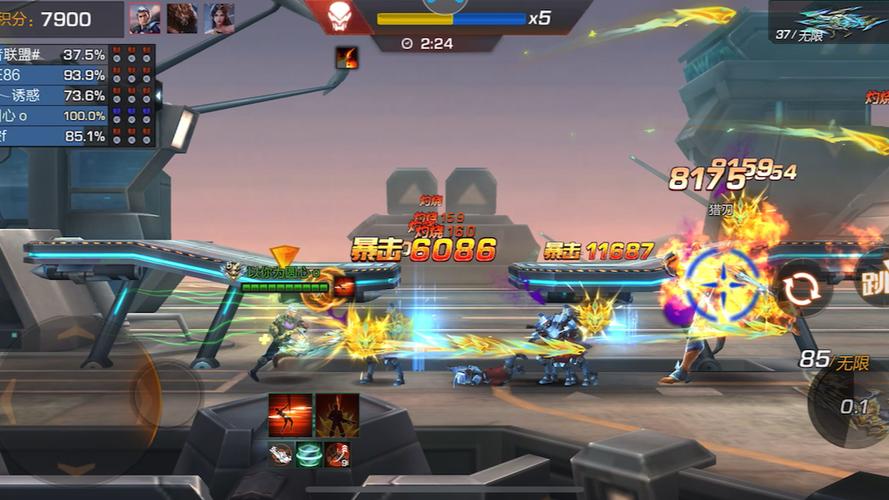Tap the jump button at right edge
889x500 pixels.
[x=874, y=279]
